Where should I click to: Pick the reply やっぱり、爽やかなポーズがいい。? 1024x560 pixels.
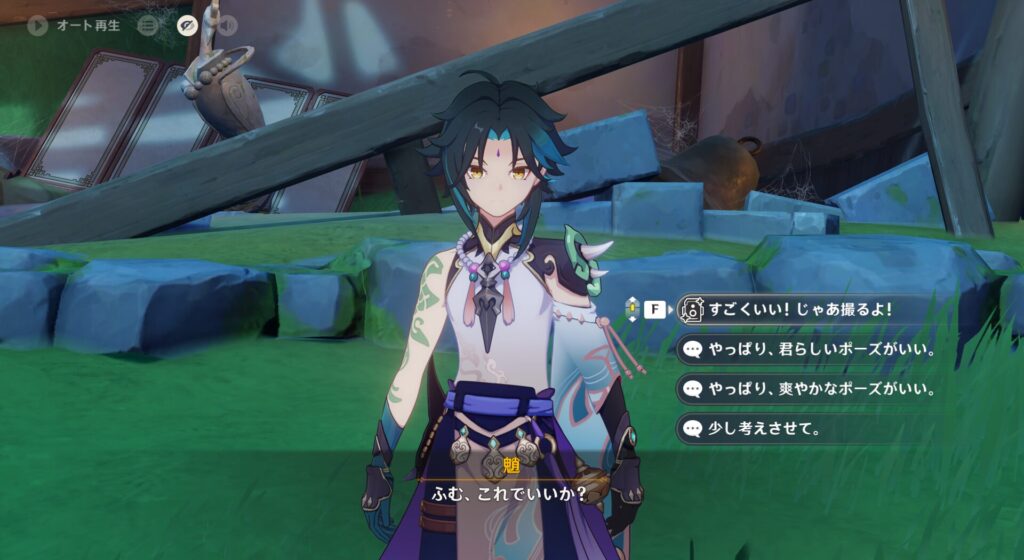(810, 389)
